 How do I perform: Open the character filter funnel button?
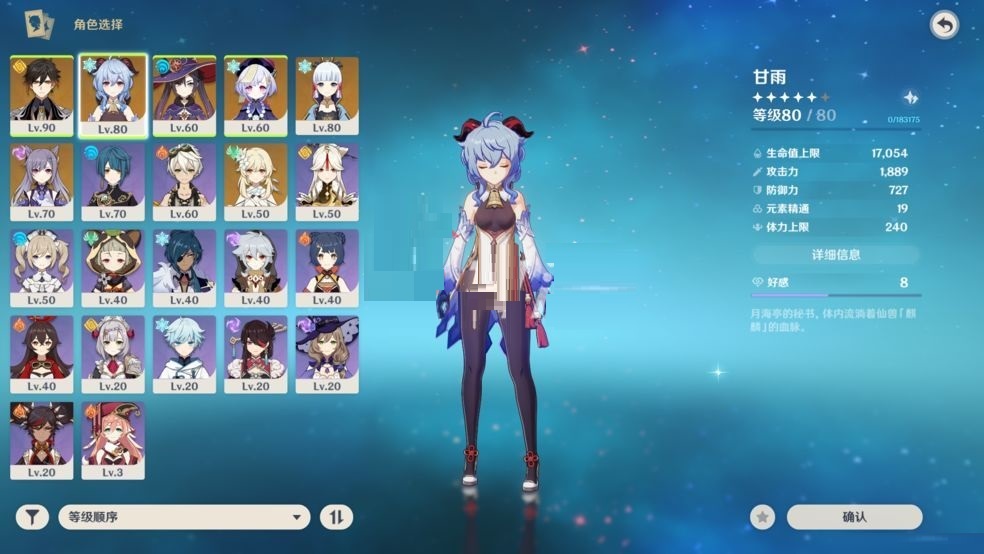(32, 517)
